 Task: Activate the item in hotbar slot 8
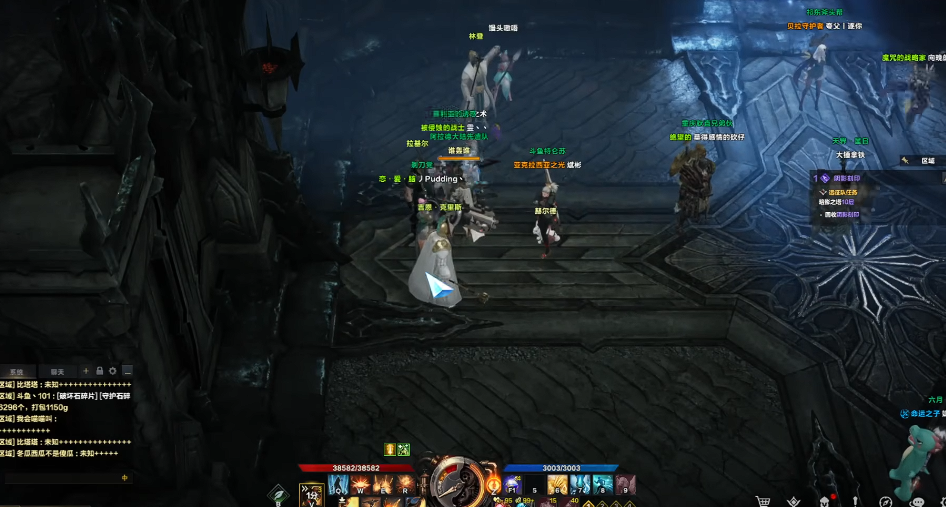point(604,485)
